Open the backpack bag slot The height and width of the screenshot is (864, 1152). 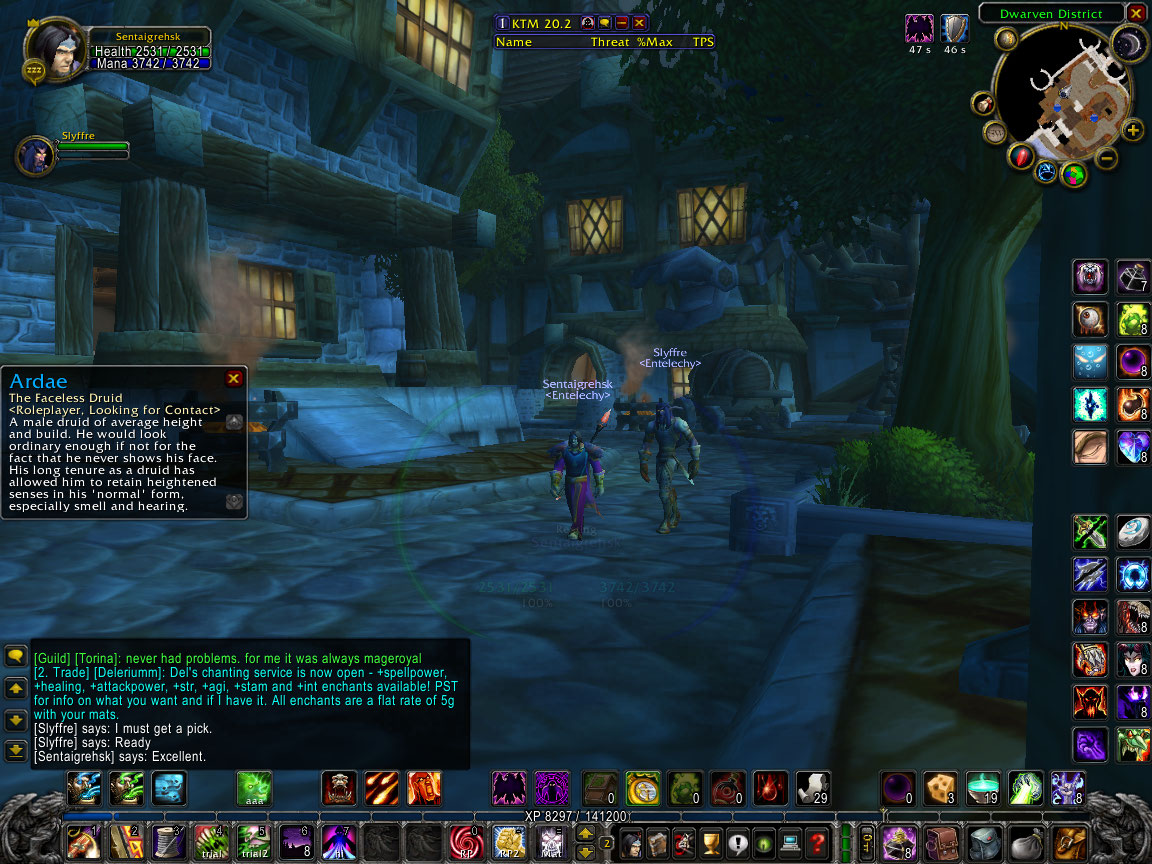[x=1070, y=842]
